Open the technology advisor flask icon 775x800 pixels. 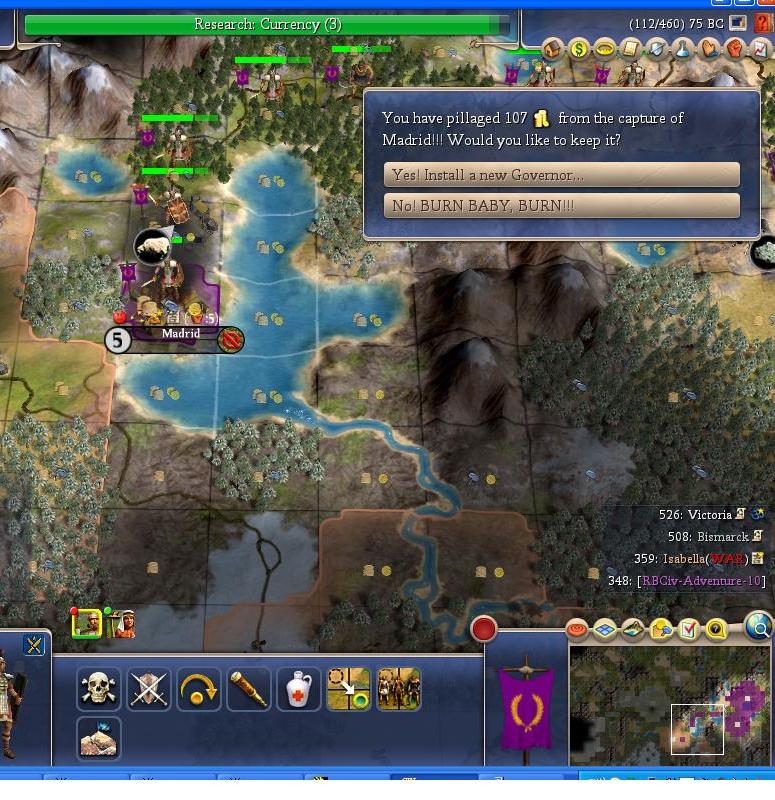682,48
